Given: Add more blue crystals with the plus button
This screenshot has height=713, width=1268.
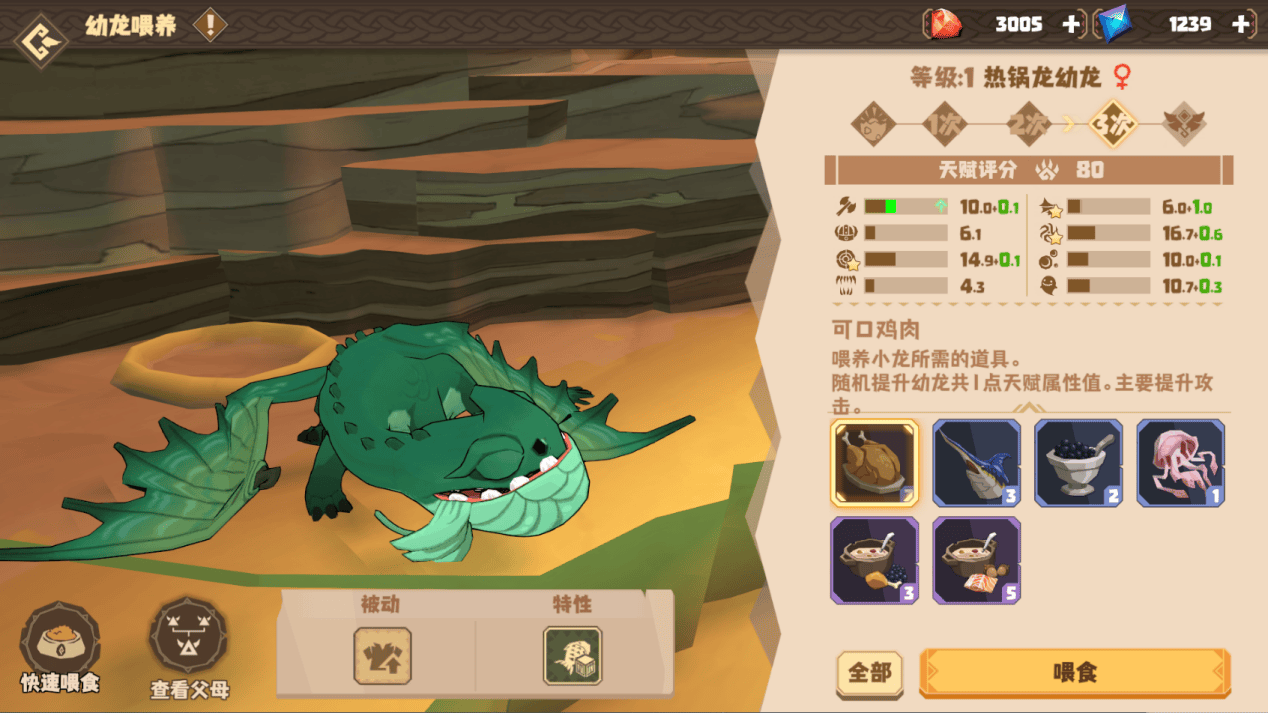Looking at the screenshot, I should pyautogui.click(x=1242, y=25).
